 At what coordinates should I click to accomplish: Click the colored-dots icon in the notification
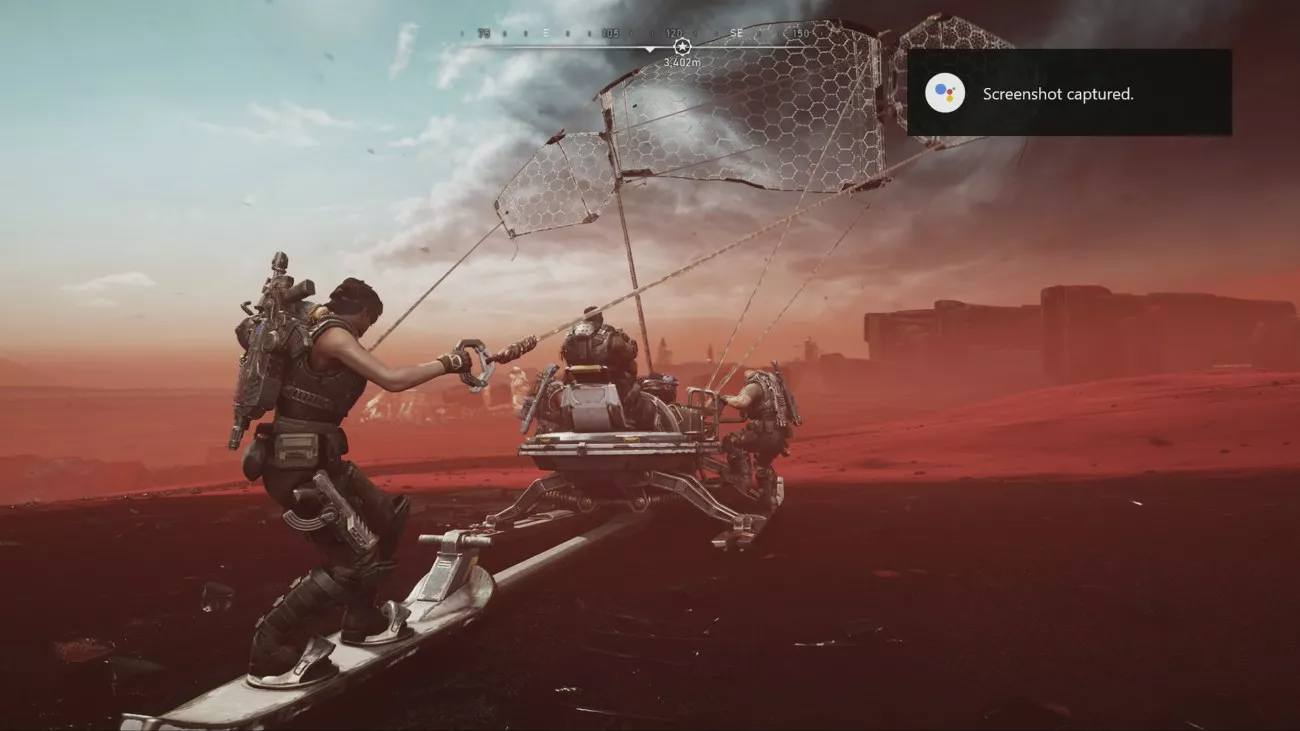(945, 93)
